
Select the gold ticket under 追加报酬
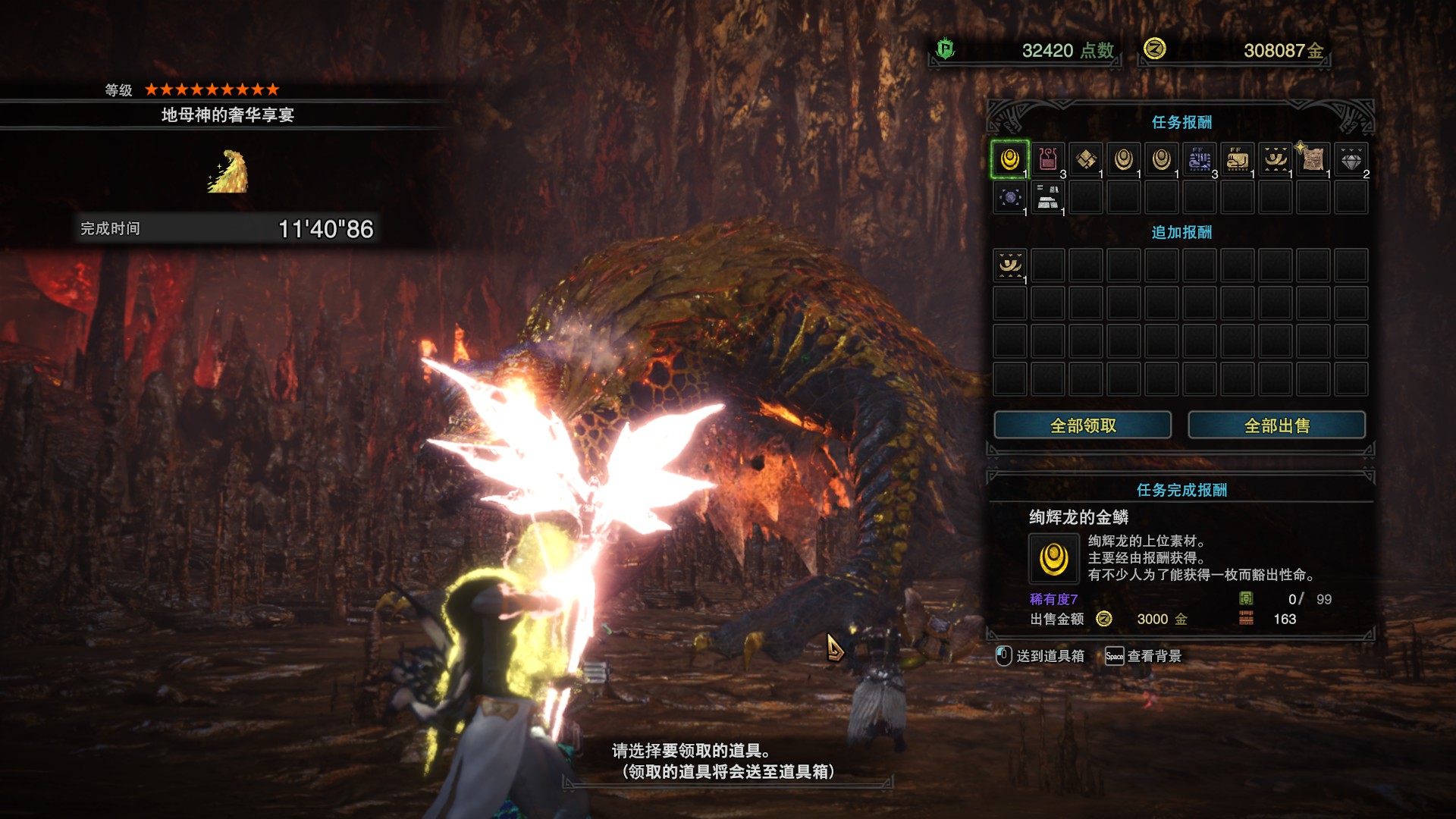point(1010,265)
